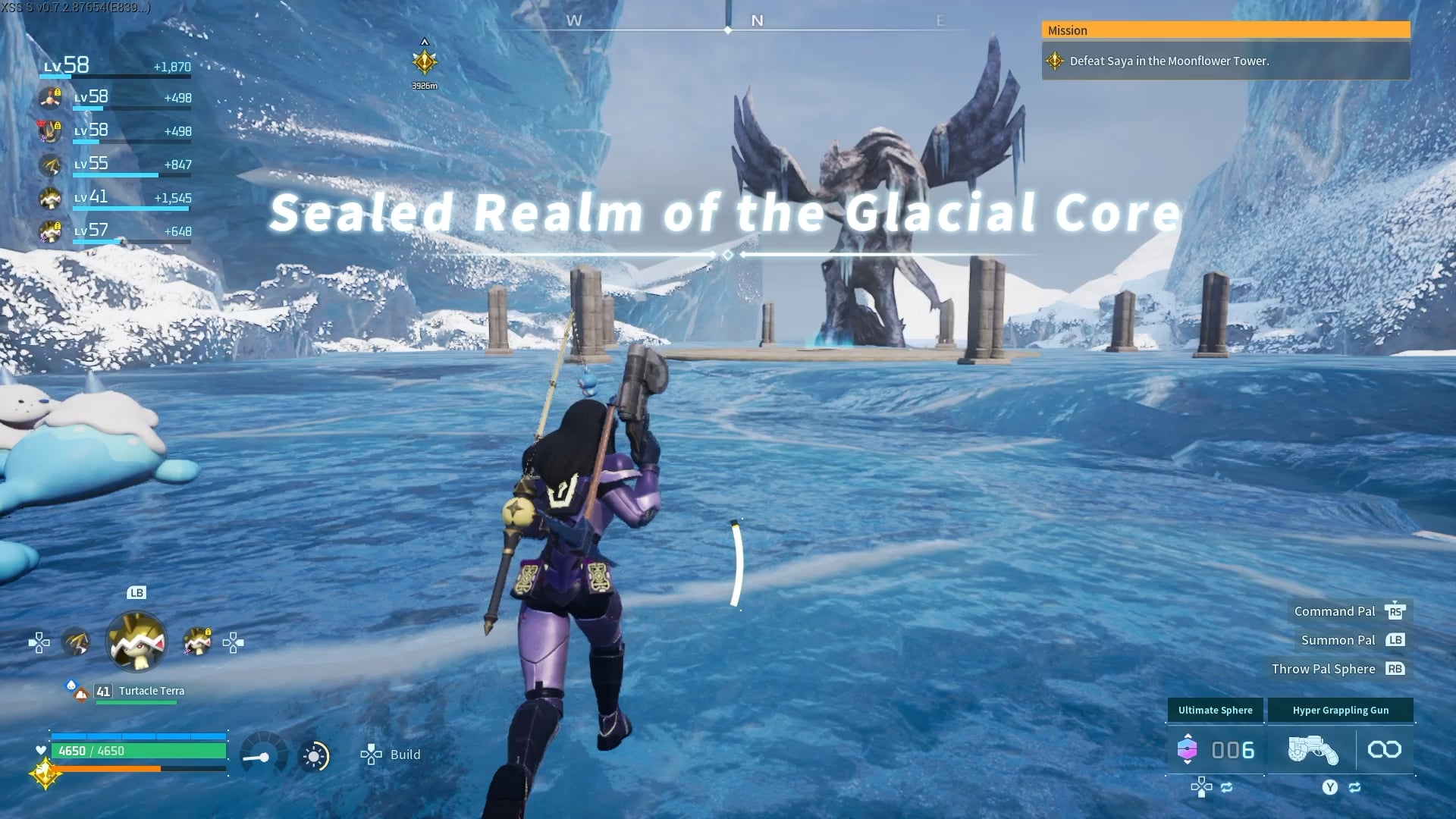The height and width of the screenshot is (819, 1456).
Task: Select the Ultimate Sphere slot
Action: pyautogui.click(x=1215, y=749)
